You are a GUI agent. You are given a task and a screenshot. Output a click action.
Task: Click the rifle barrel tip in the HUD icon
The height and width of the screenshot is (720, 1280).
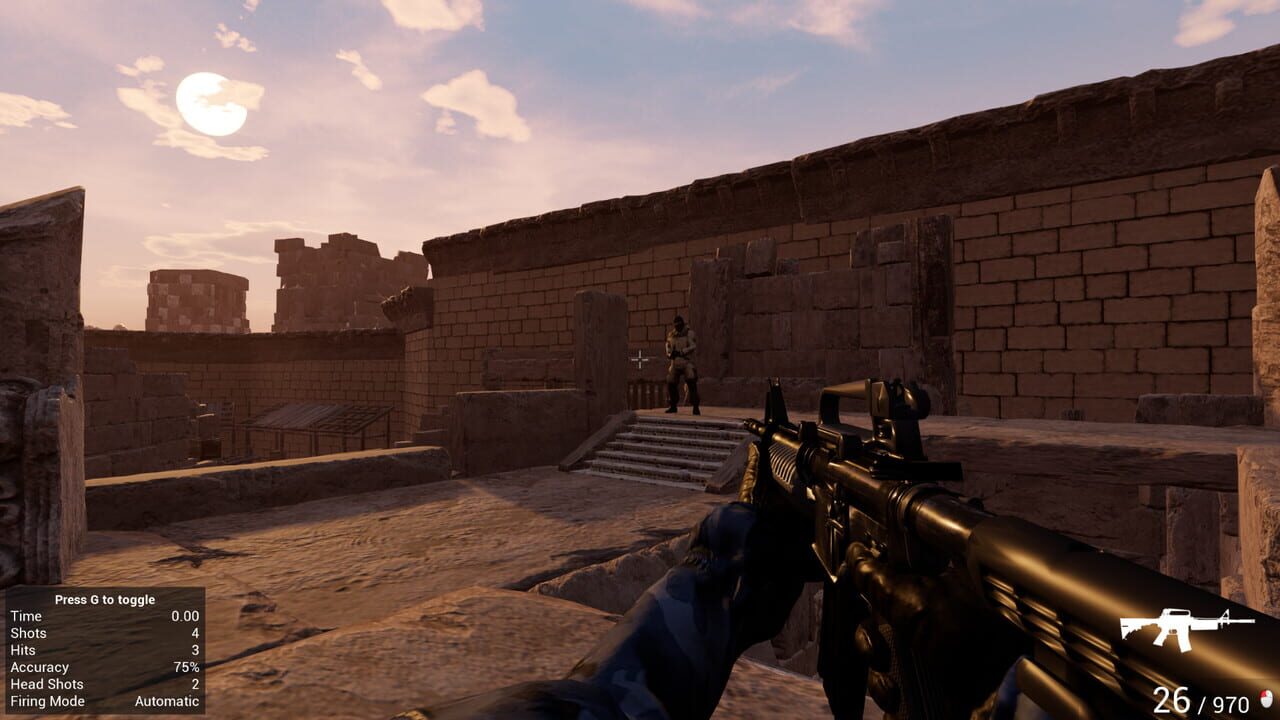(x=1254, y=621)
